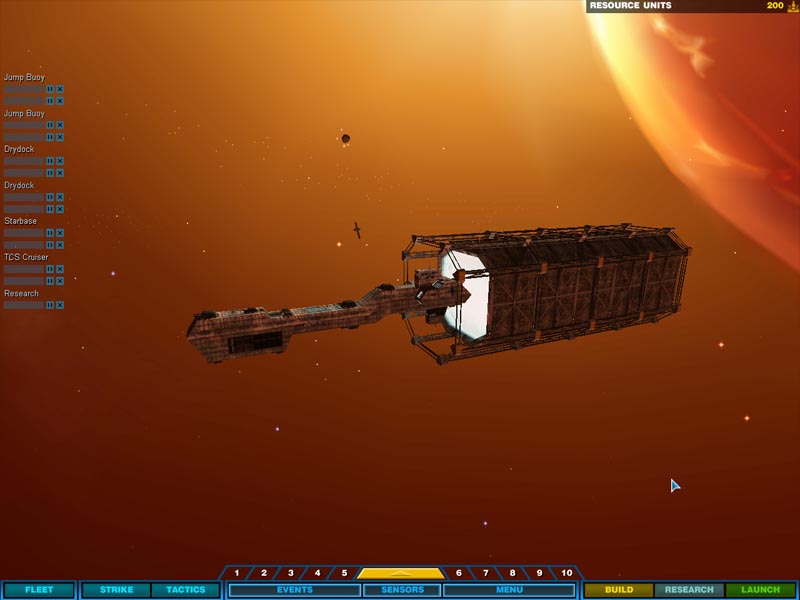Open the Launch manager
Image resolution: width=800 pixels, height=600 pixels.
[760, 590]
